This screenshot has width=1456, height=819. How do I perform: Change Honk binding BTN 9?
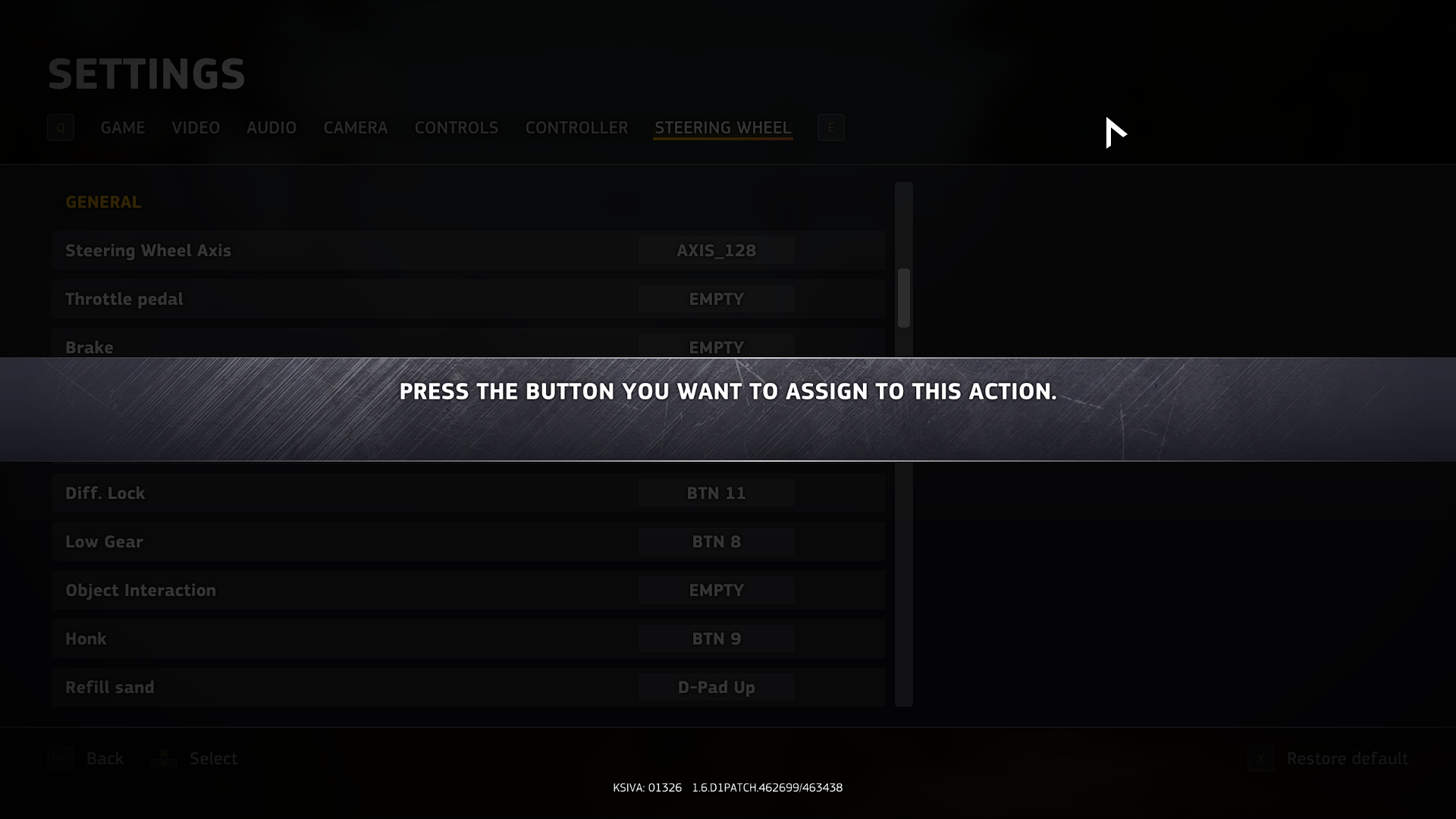(715, 639)
